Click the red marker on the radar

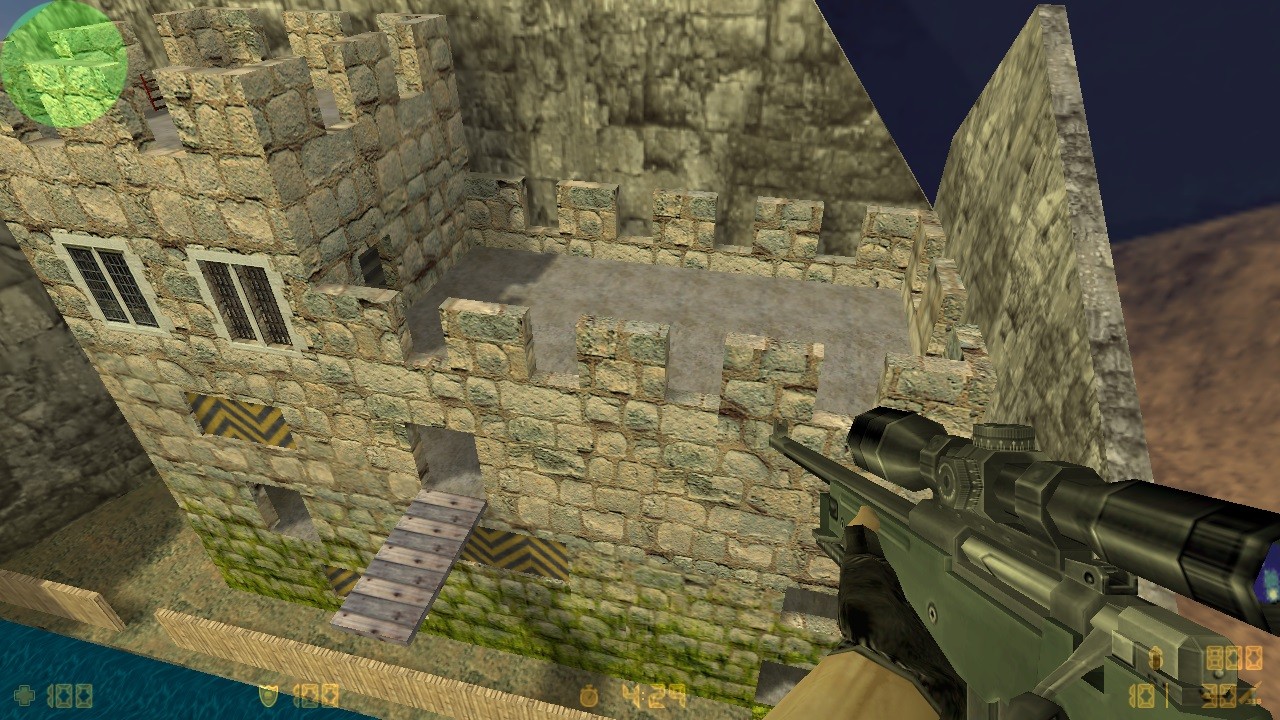pos(149,92)
